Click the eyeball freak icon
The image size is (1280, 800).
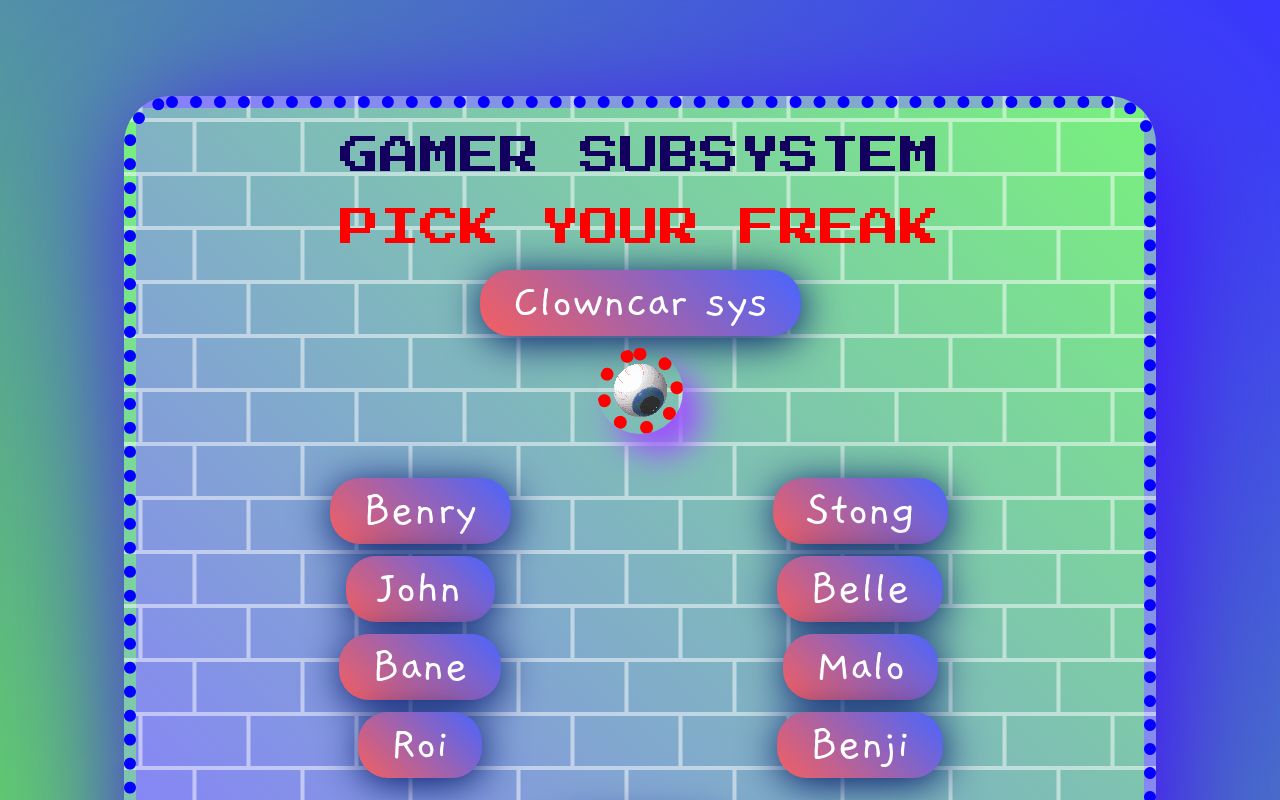click(x=641, y=391)
